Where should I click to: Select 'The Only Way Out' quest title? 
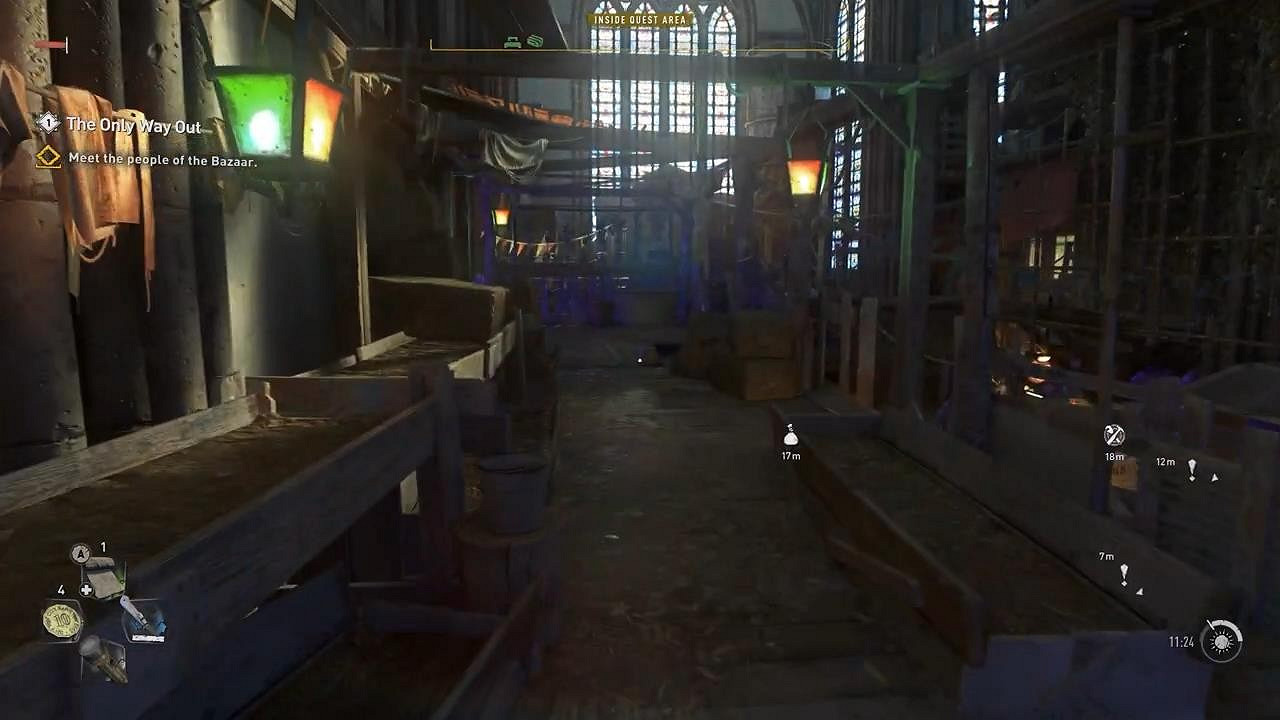click(135, 127)
